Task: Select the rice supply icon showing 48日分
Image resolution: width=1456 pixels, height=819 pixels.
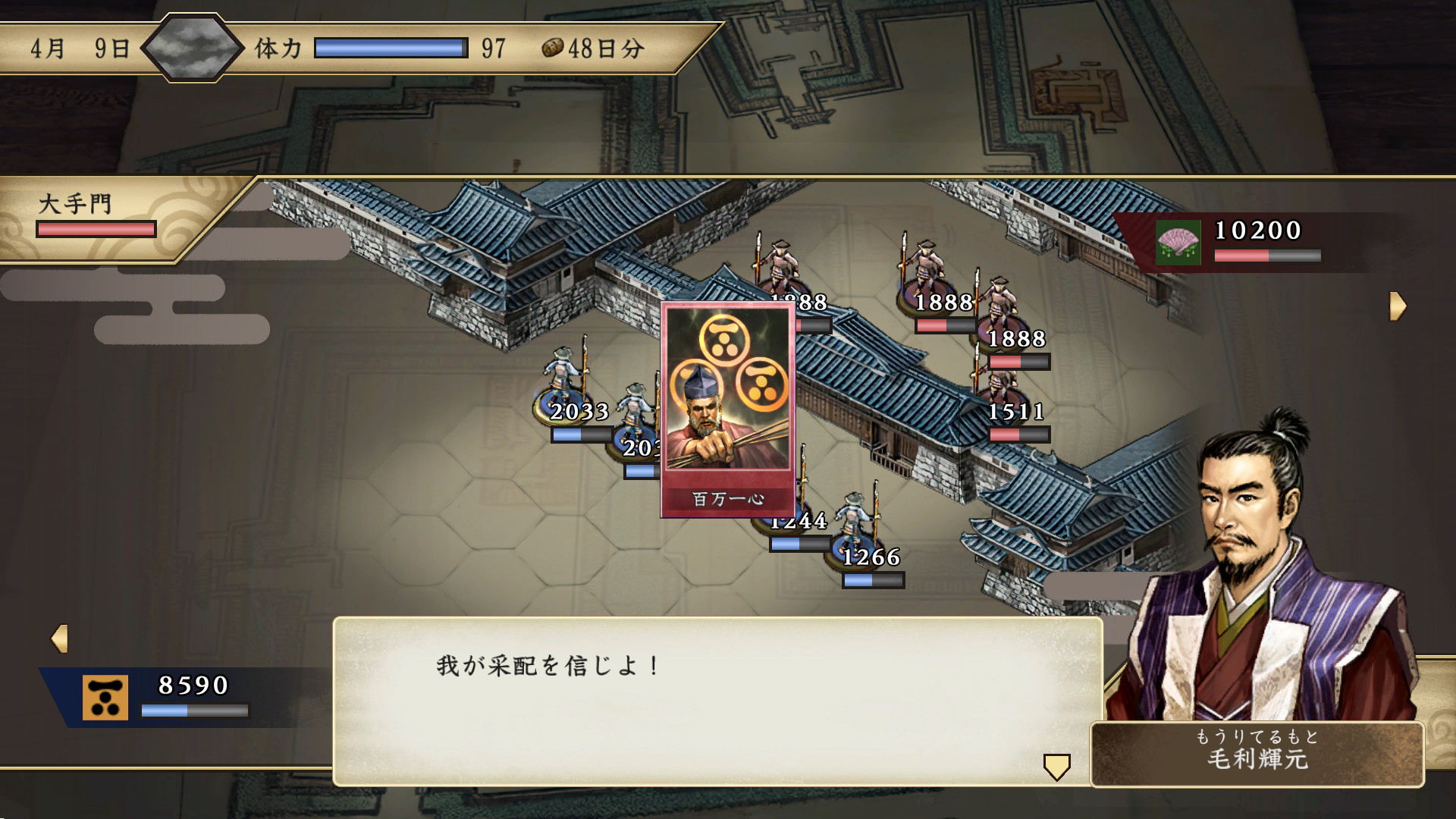Action: (552, 49)
